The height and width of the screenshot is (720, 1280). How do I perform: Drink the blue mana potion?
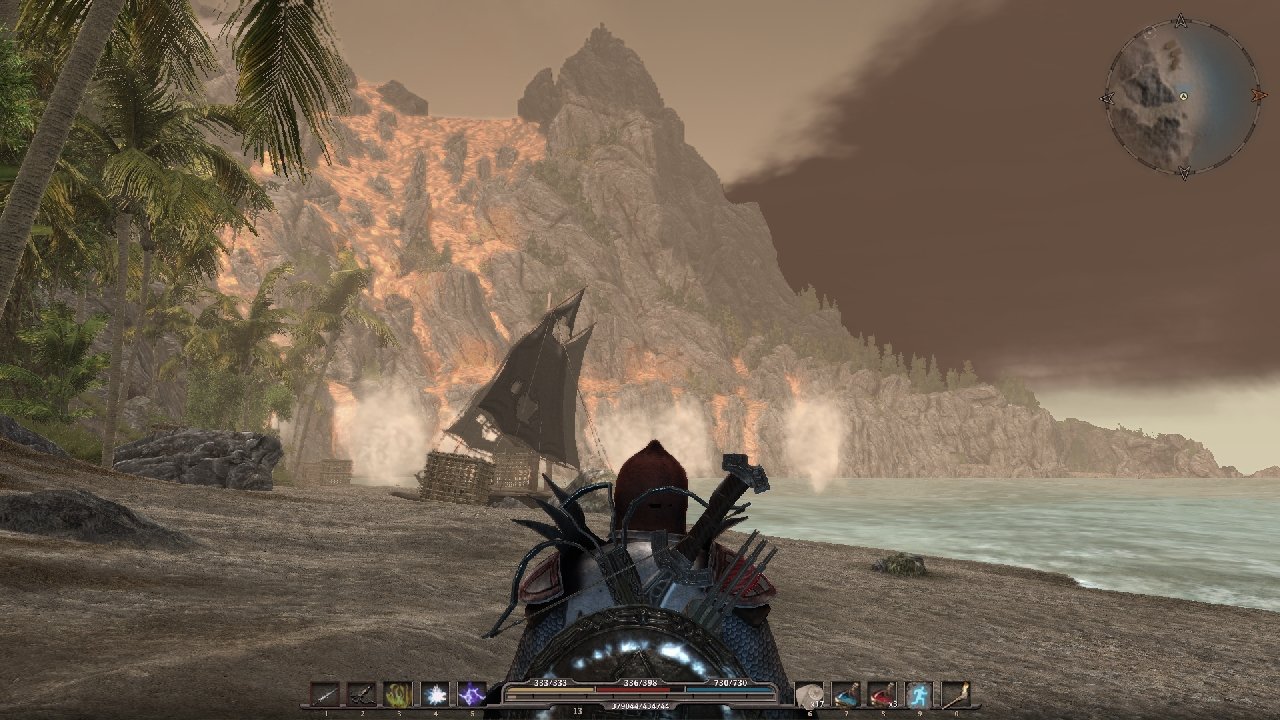pyautogui.click(x=846, y=694)
